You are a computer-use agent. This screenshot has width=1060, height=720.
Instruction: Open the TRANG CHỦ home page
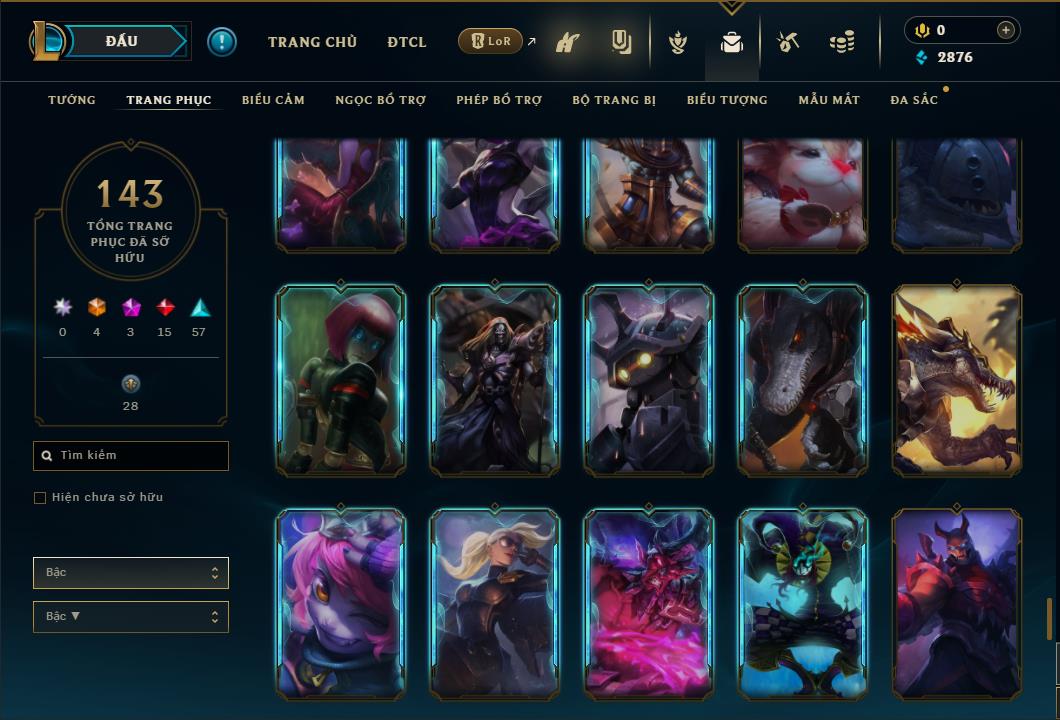coord(312,42)
